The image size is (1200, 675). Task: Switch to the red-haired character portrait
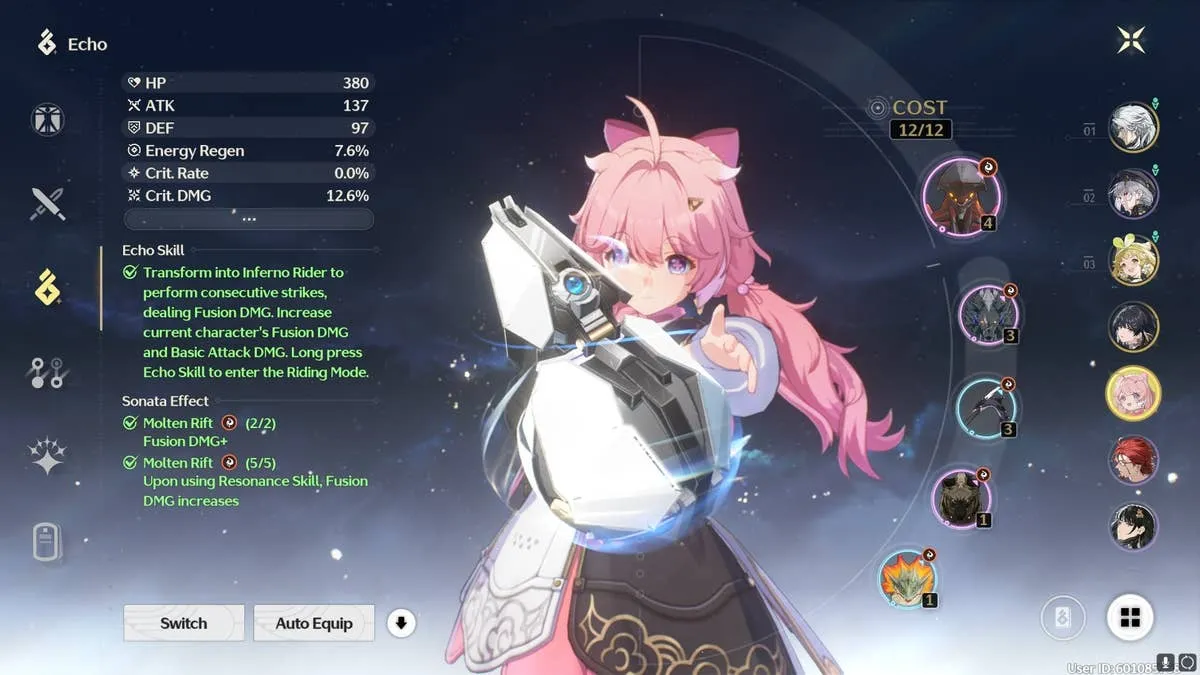[1133, 460]
